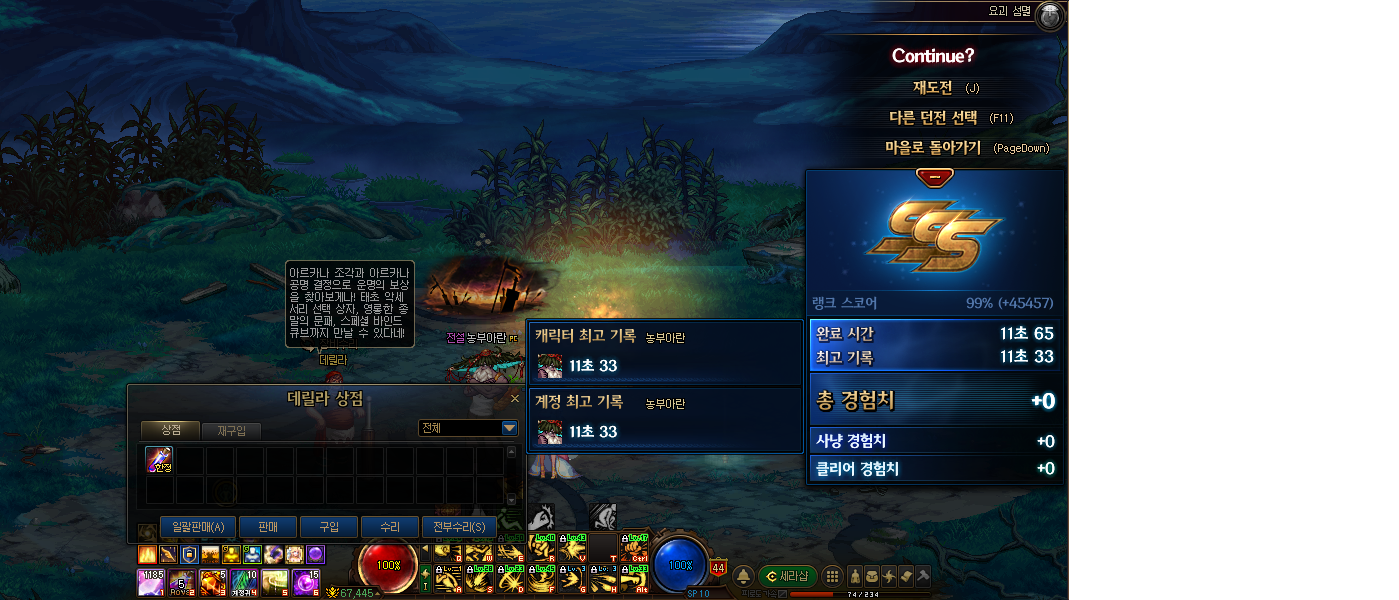Close the 데릴라 상점 shop window

tap(515, 399)
